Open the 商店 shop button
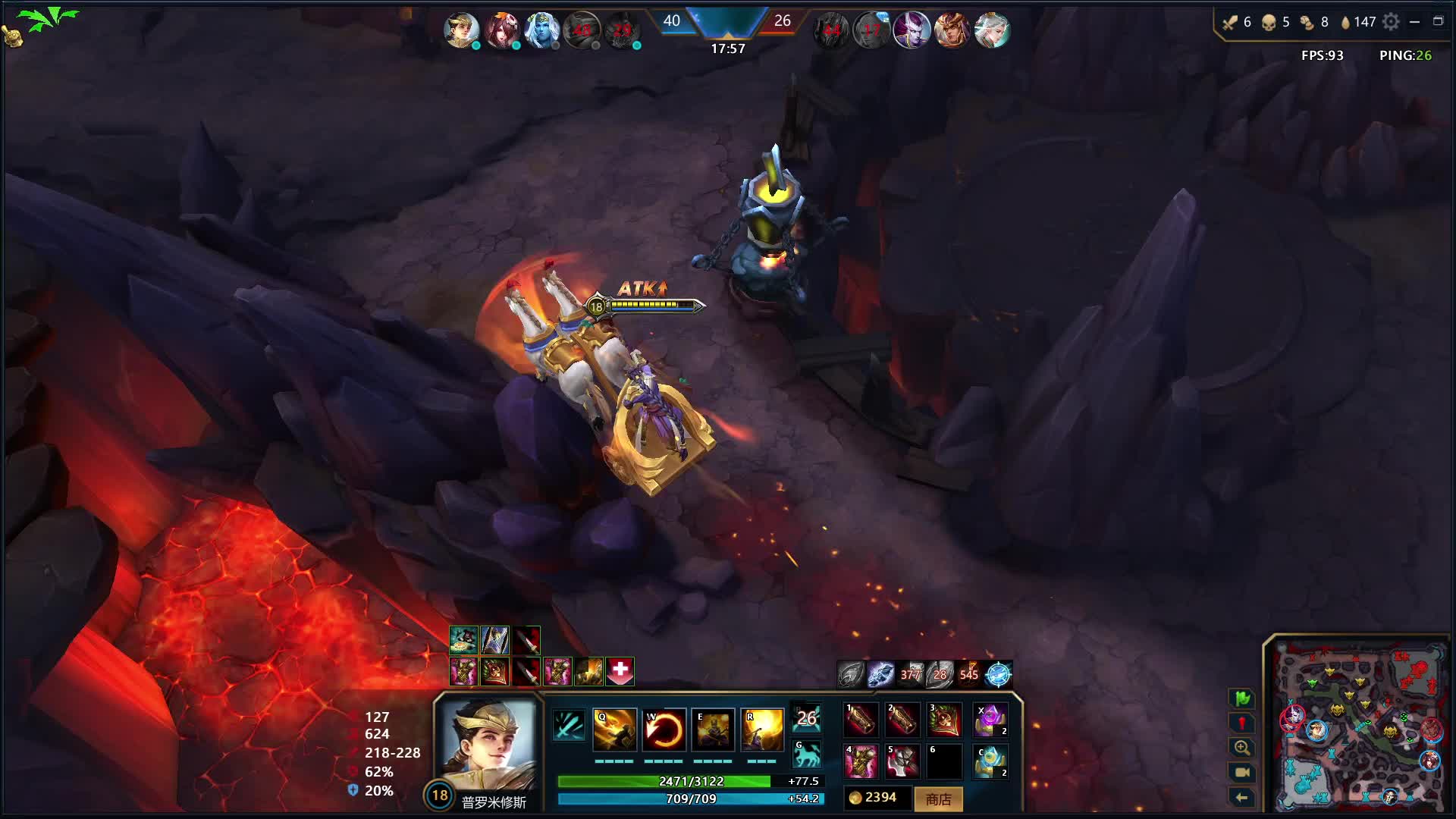 point(938,799)
